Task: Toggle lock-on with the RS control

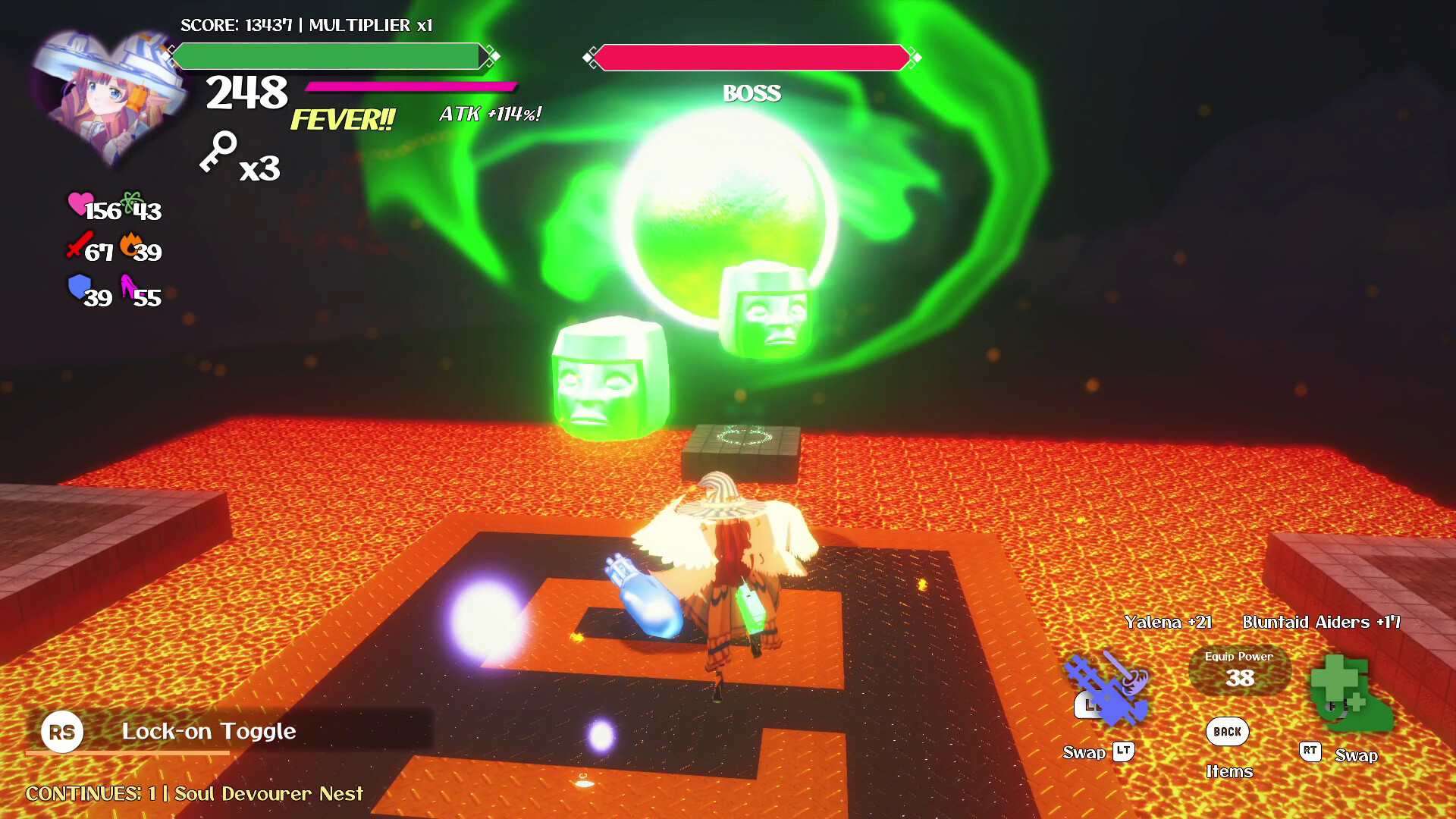Action: (64, 732)
